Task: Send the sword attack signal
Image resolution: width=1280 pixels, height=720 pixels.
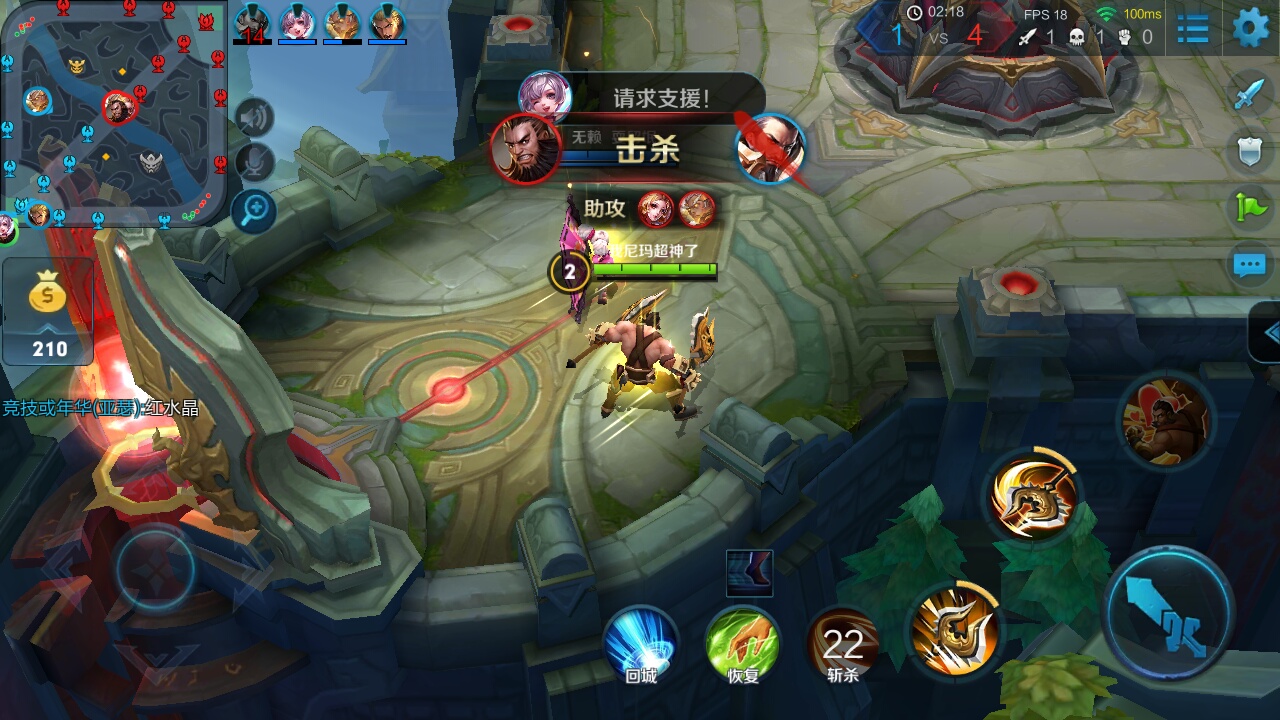Action: tap(1250, 94)
